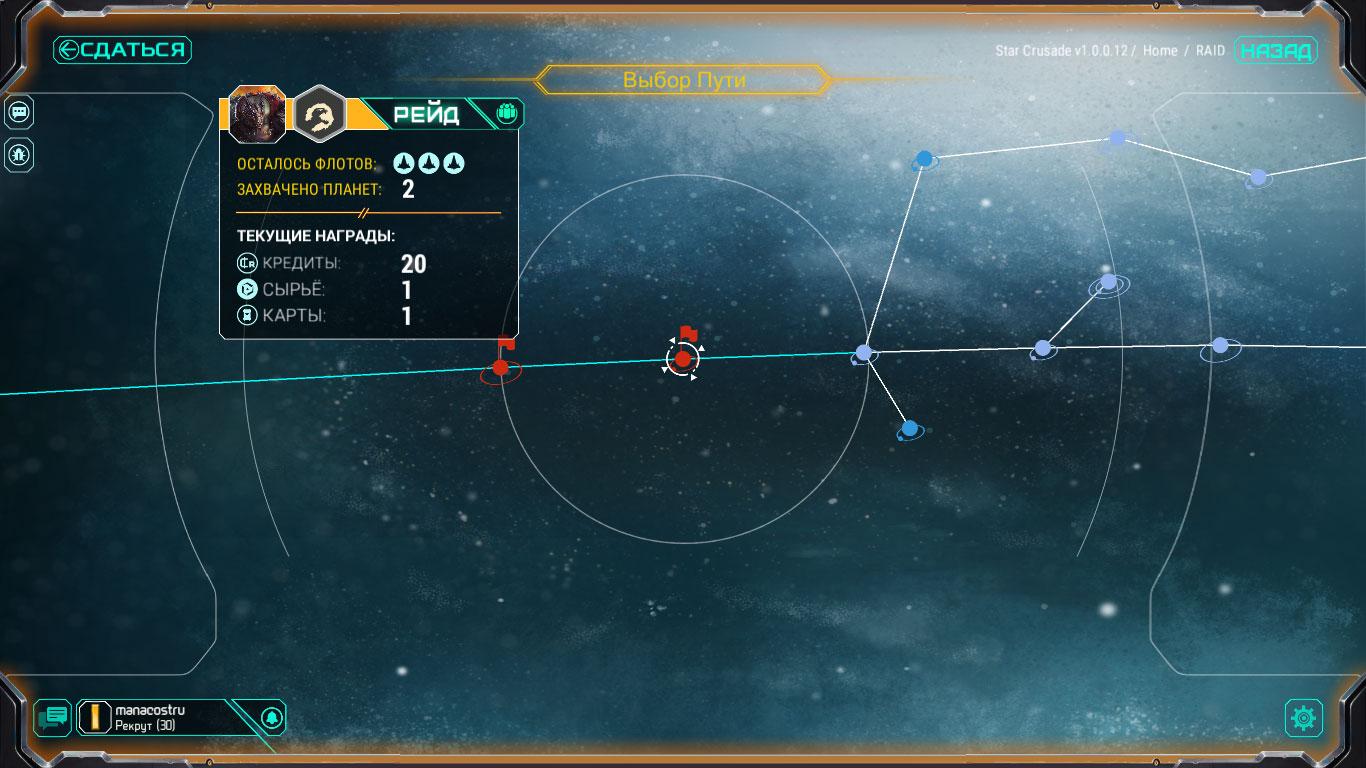
Task: Choose the planet at the route junction
Action: click(x=865, y=353)
